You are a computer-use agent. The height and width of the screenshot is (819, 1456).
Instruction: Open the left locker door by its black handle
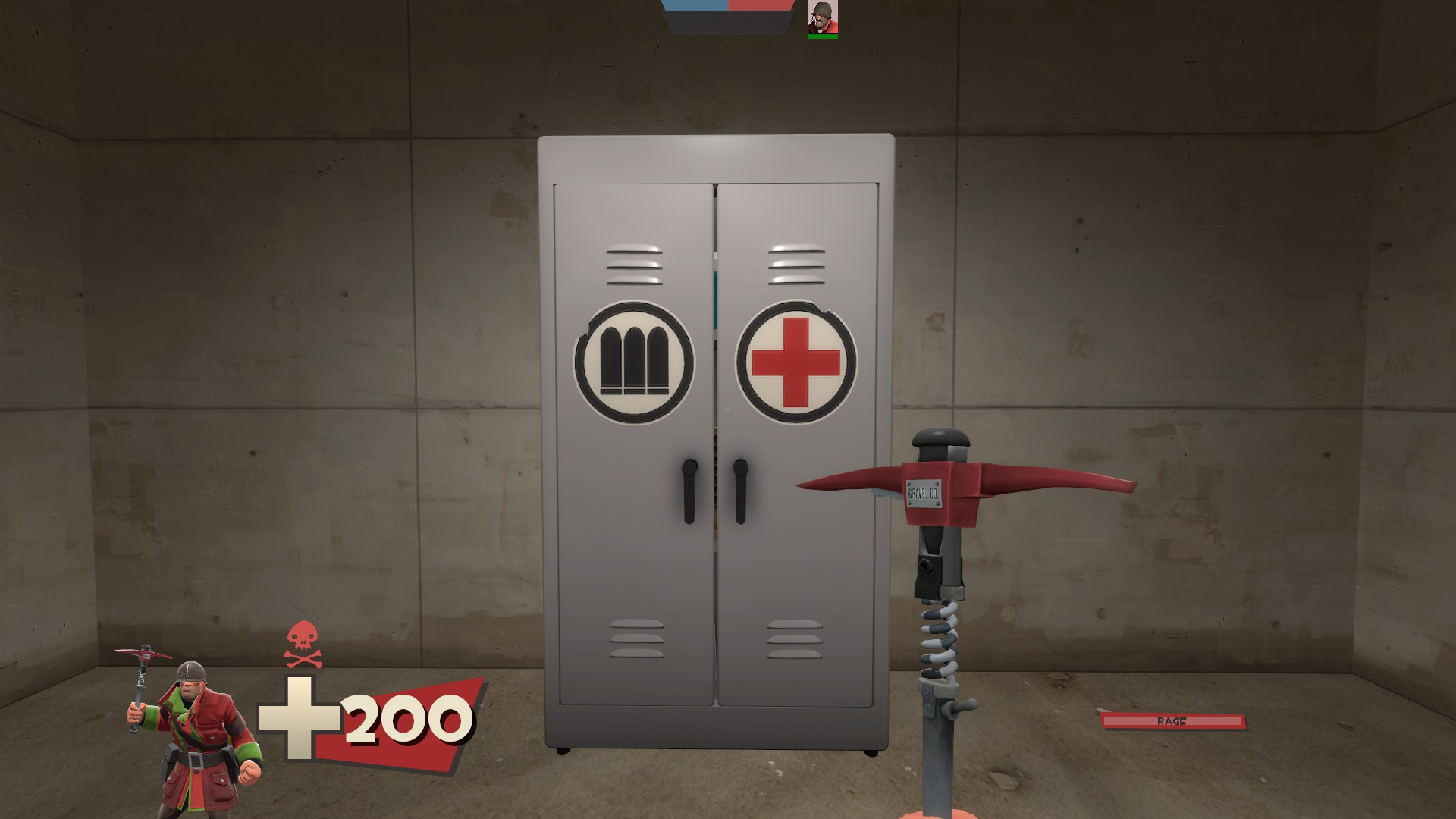690,493
